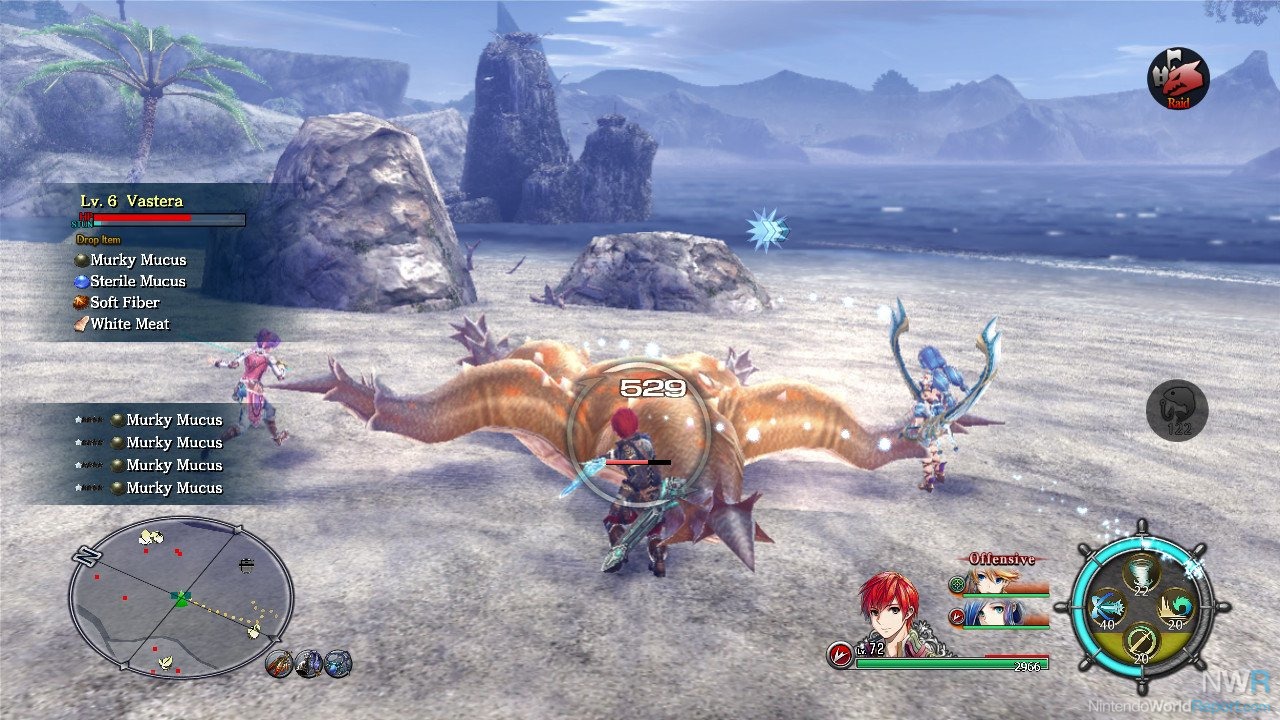Image resolution: width=1280 pixels, height=720 pixels.
Task: Toggle the Offensive tactics label
Action: (1002, 559)
